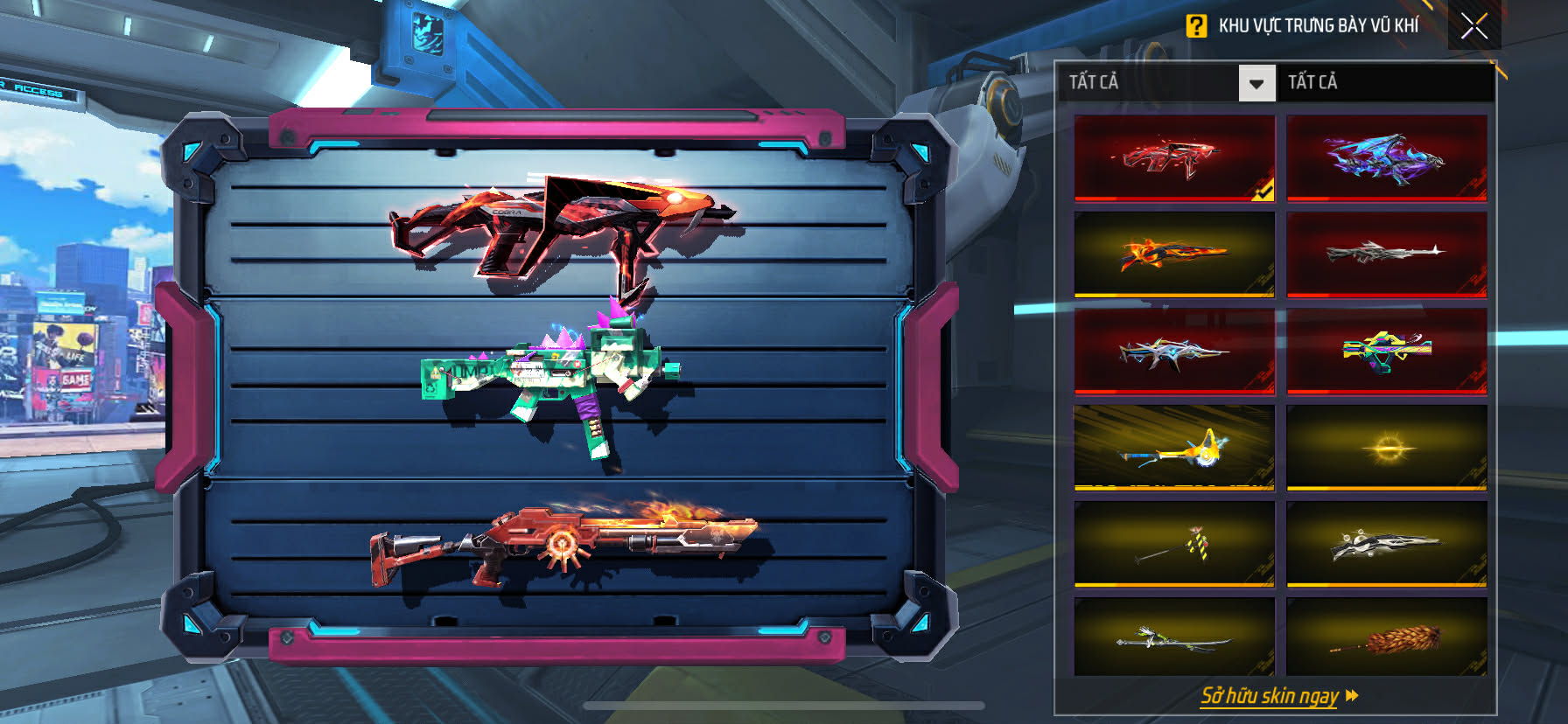Select the red Cobra MP40 skin thumbnail
This screenshot has width=1568, height=724.
coord(1173,158)
